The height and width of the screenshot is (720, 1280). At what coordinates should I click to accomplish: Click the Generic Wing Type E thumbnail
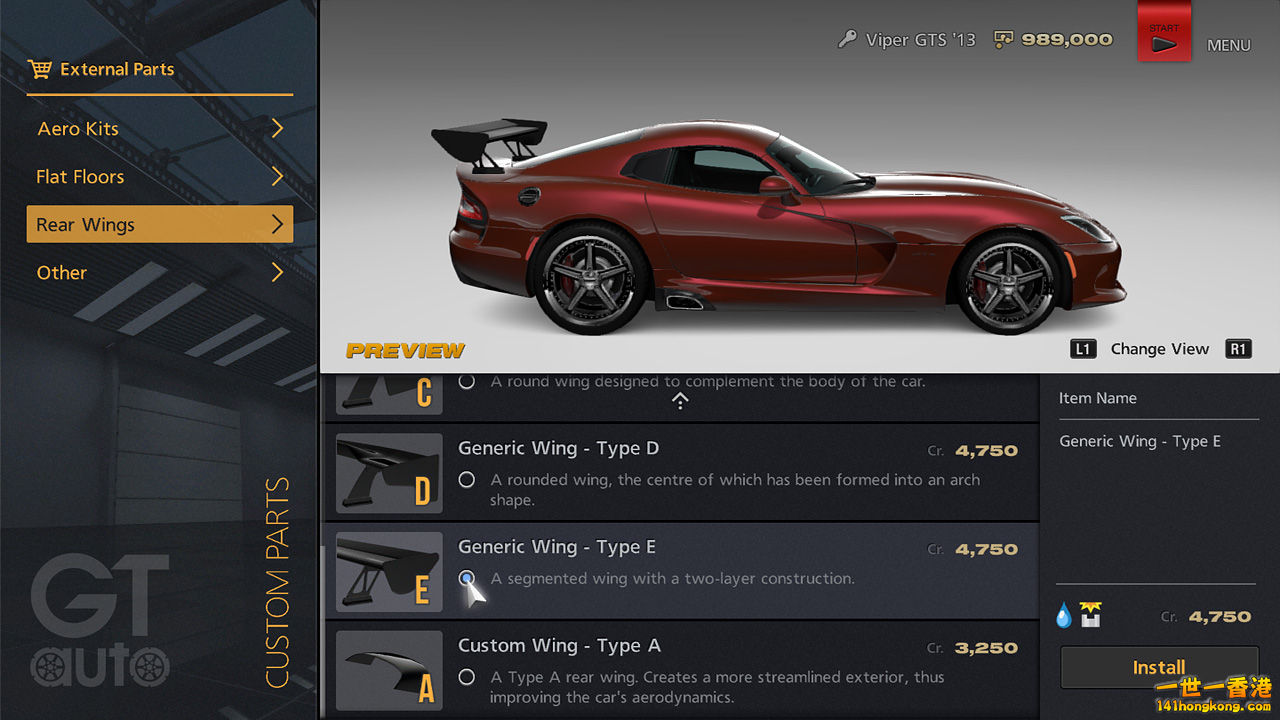(x=388, y=571)
